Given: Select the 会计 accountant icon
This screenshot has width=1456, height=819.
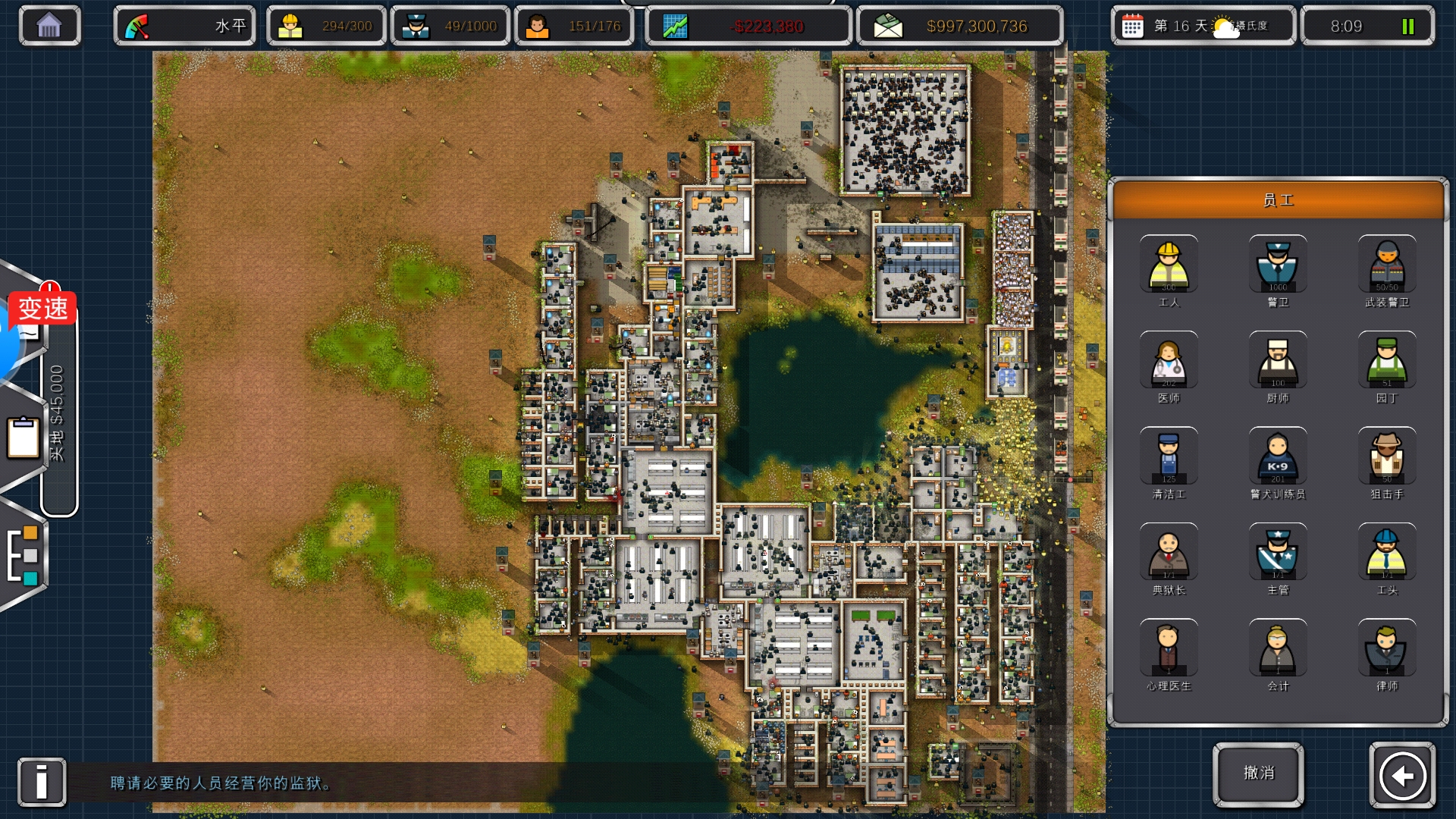Looking at the screenshot, I should (x=1278, y=648).
